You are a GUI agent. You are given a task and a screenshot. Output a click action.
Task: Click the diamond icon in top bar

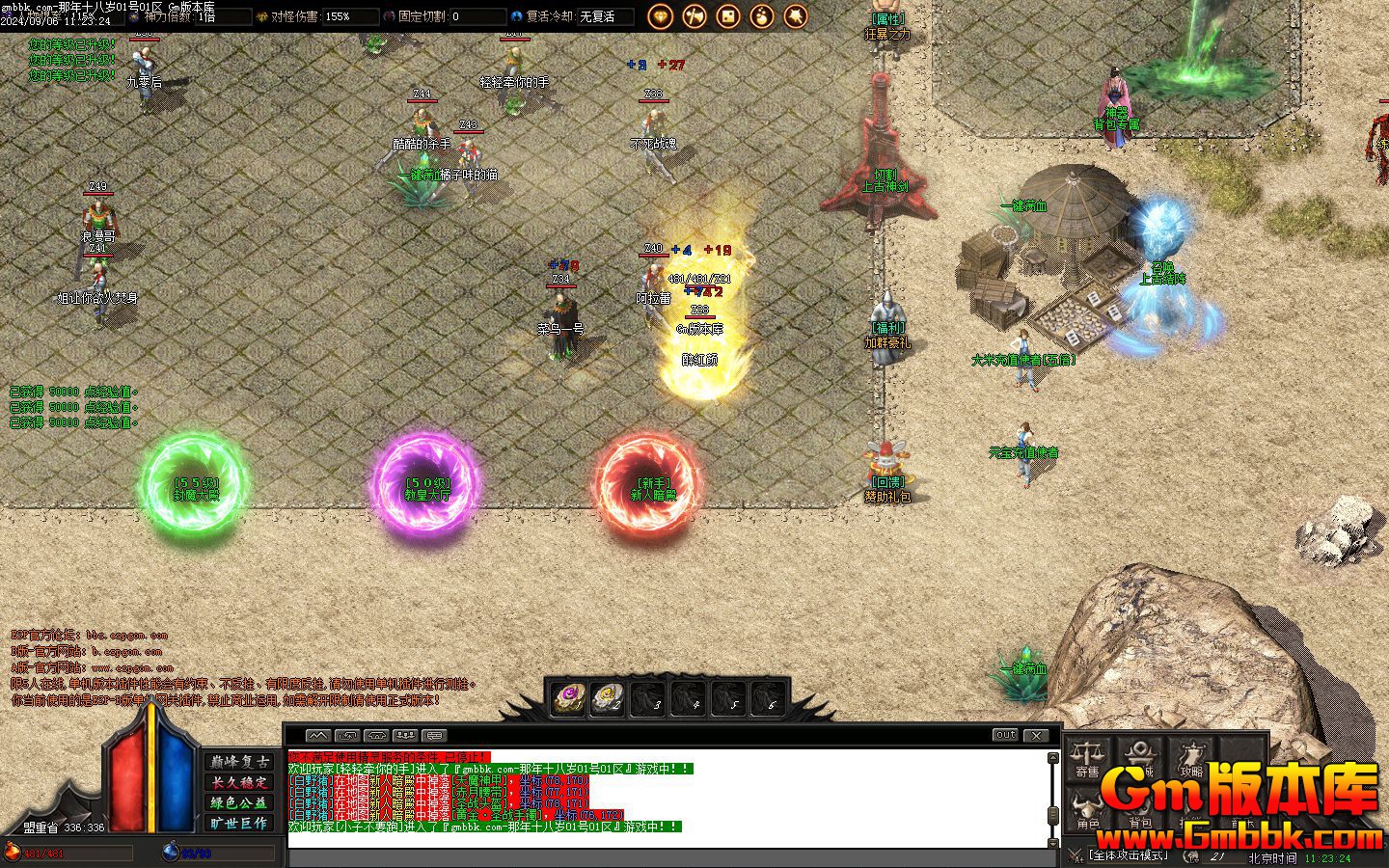coord(660,15)
